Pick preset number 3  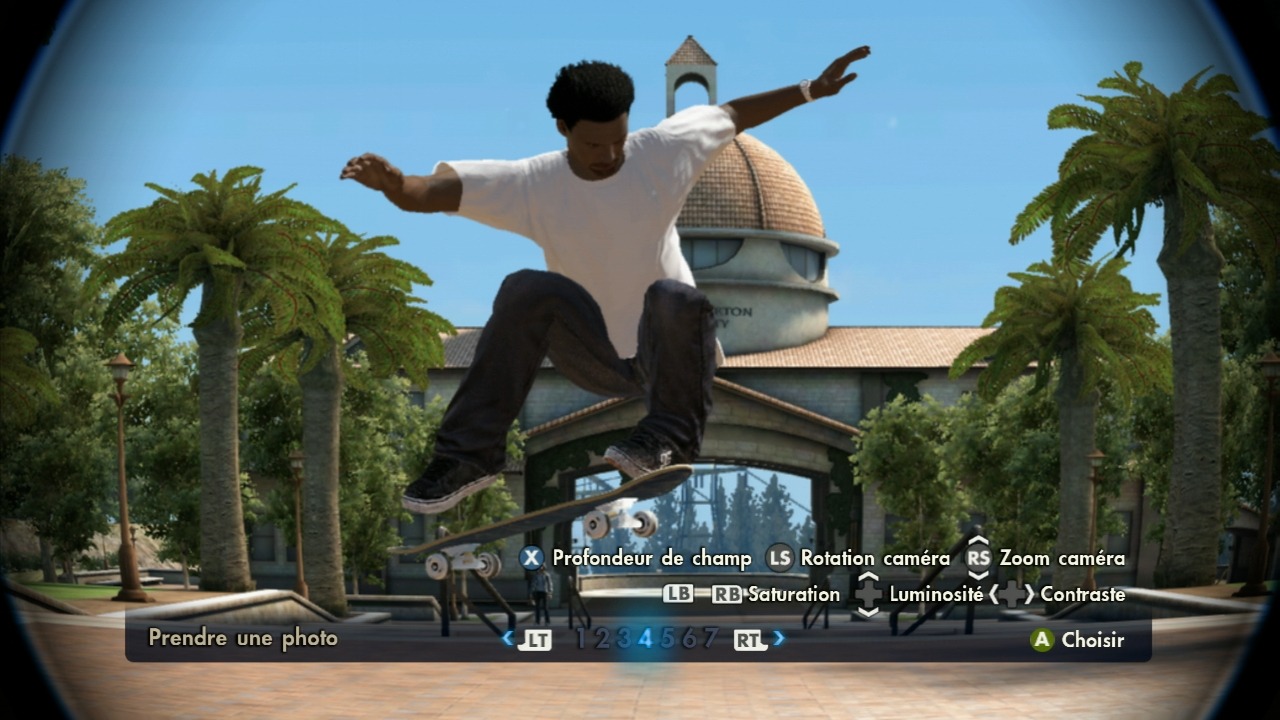624,639
